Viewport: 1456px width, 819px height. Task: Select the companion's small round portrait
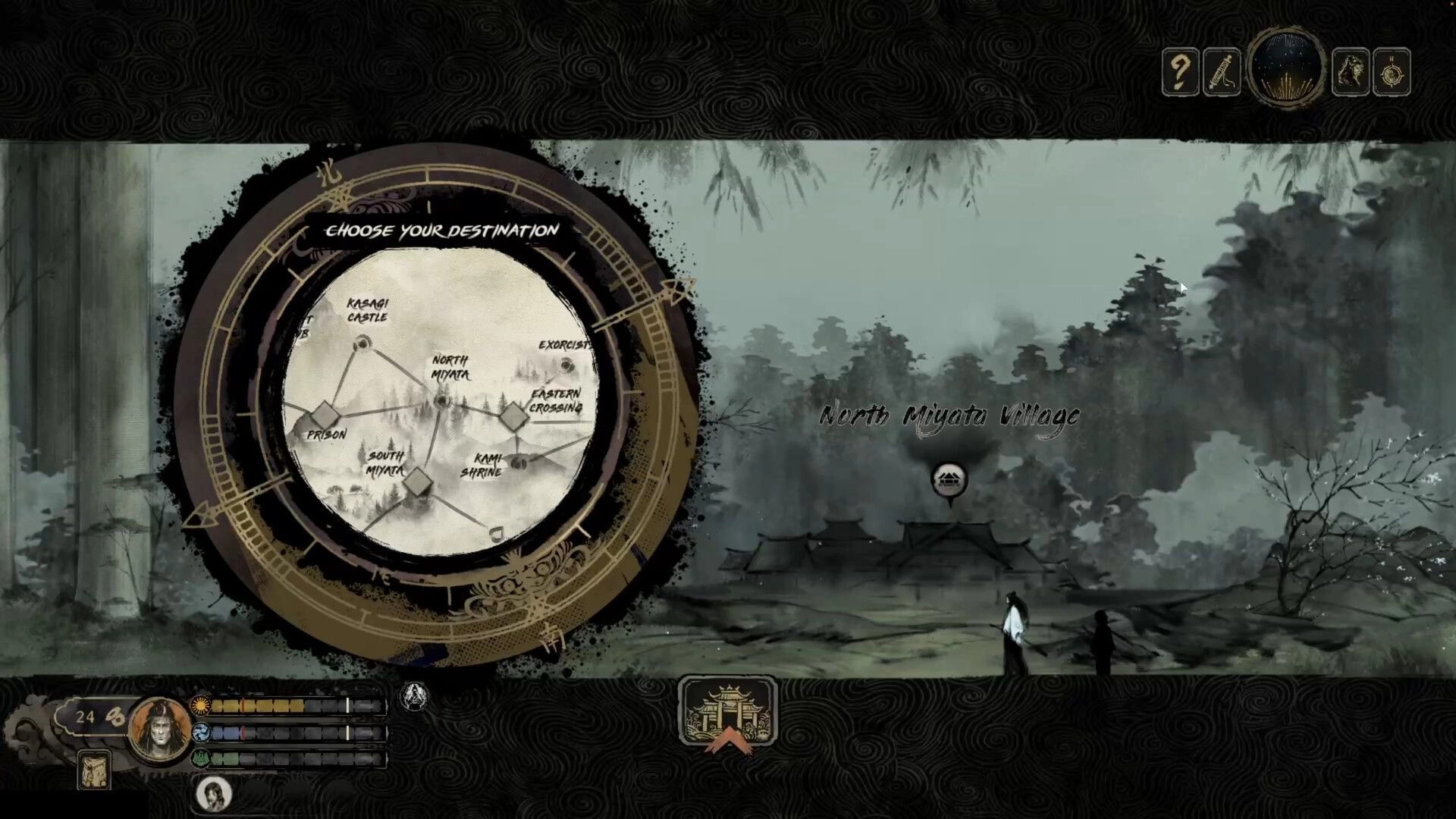pos(213,794)
